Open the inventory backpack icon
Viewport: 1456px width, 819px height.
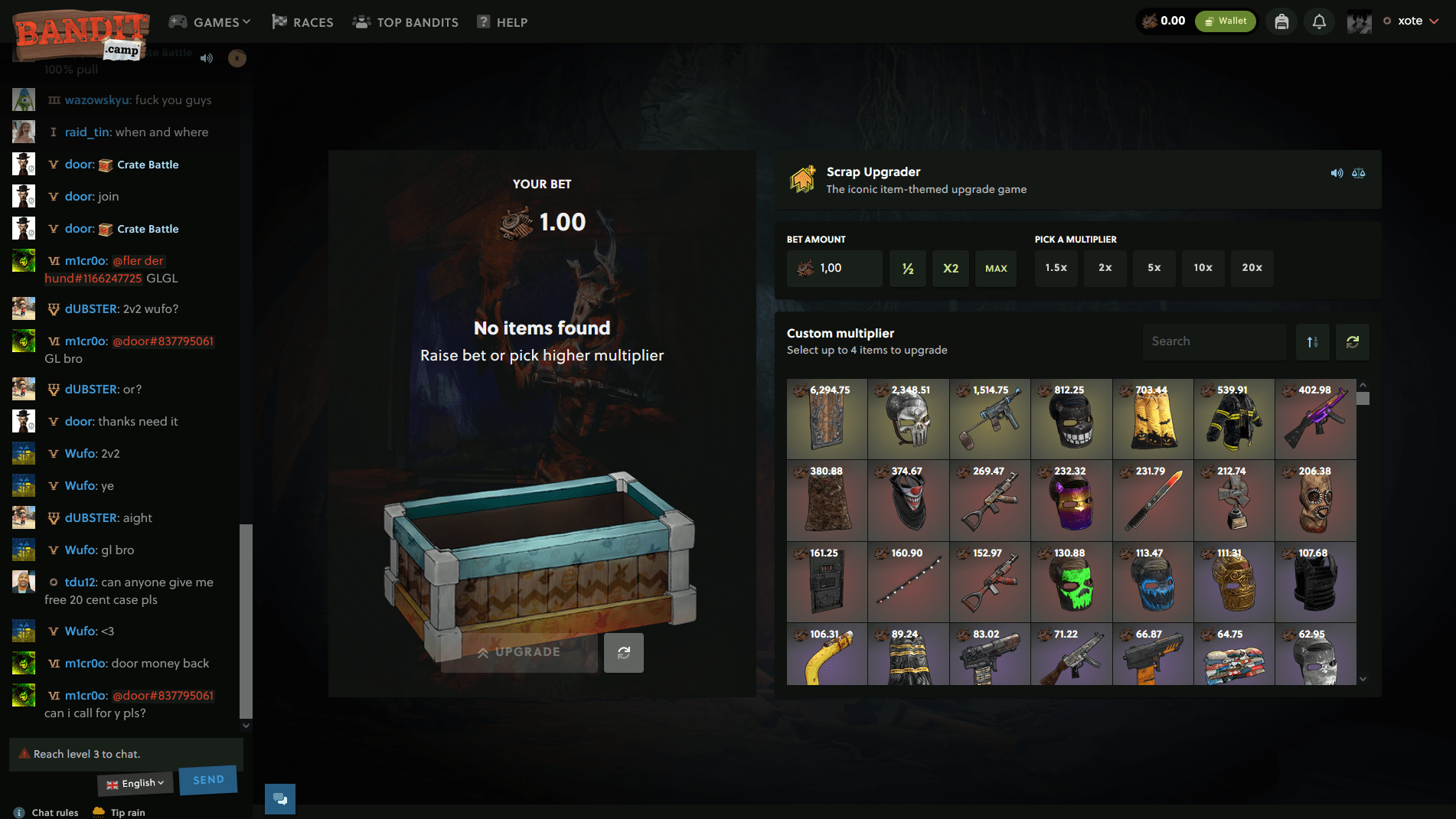pos(1281,21)
